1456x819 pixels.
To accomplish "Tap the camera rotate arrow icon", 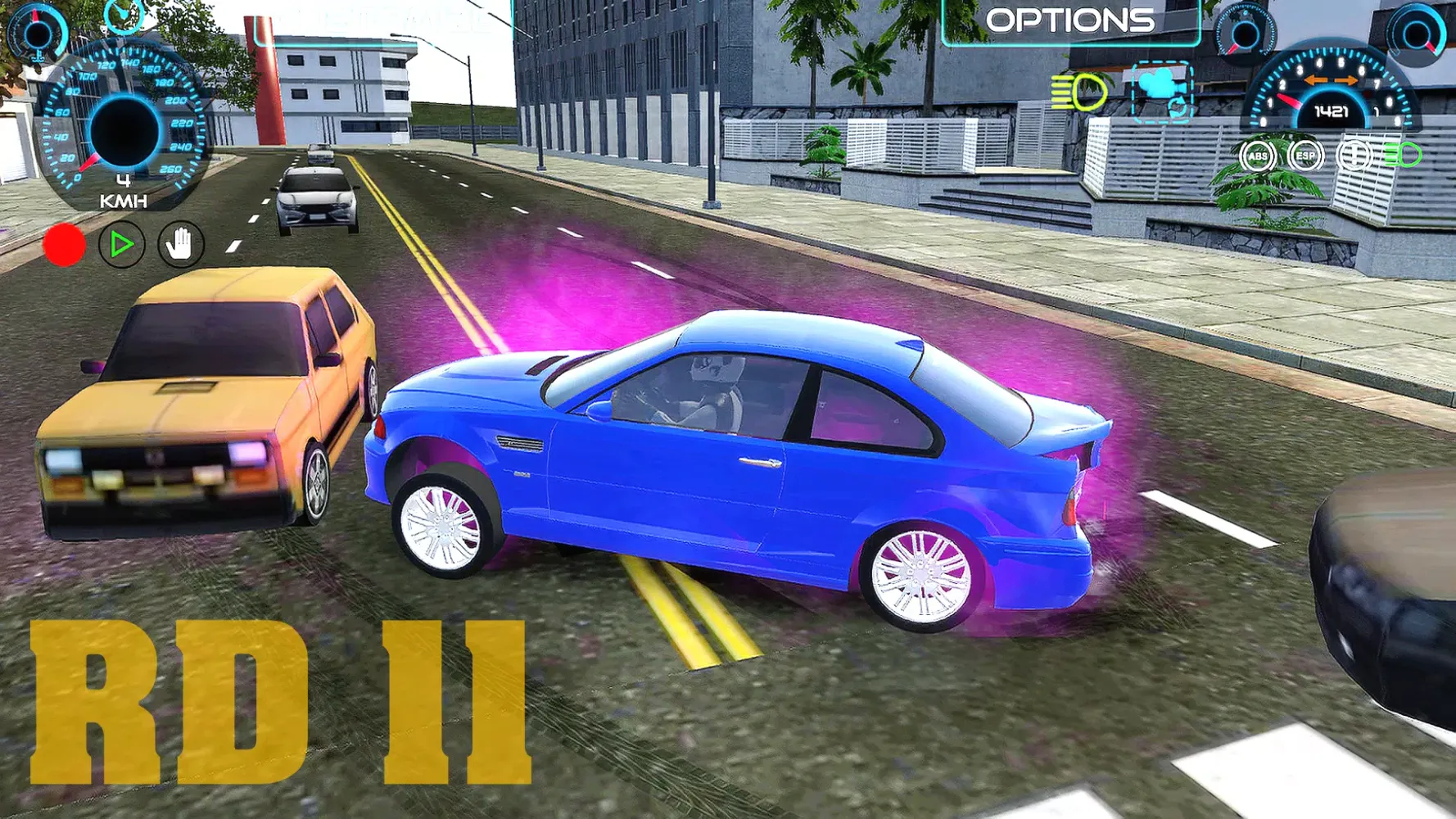I will [1177, 107].
